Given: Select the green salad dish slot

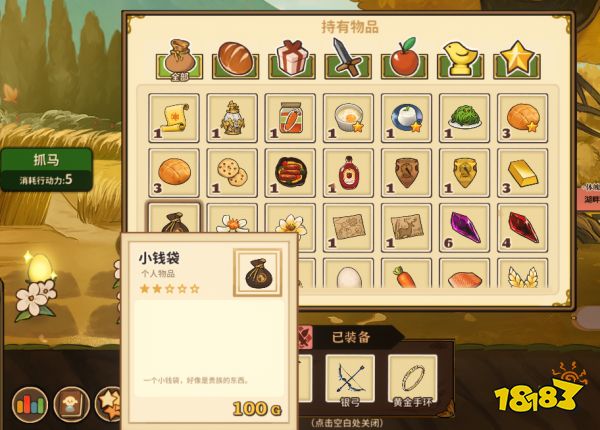Looking at the screenshot, I should pos(463,119).
